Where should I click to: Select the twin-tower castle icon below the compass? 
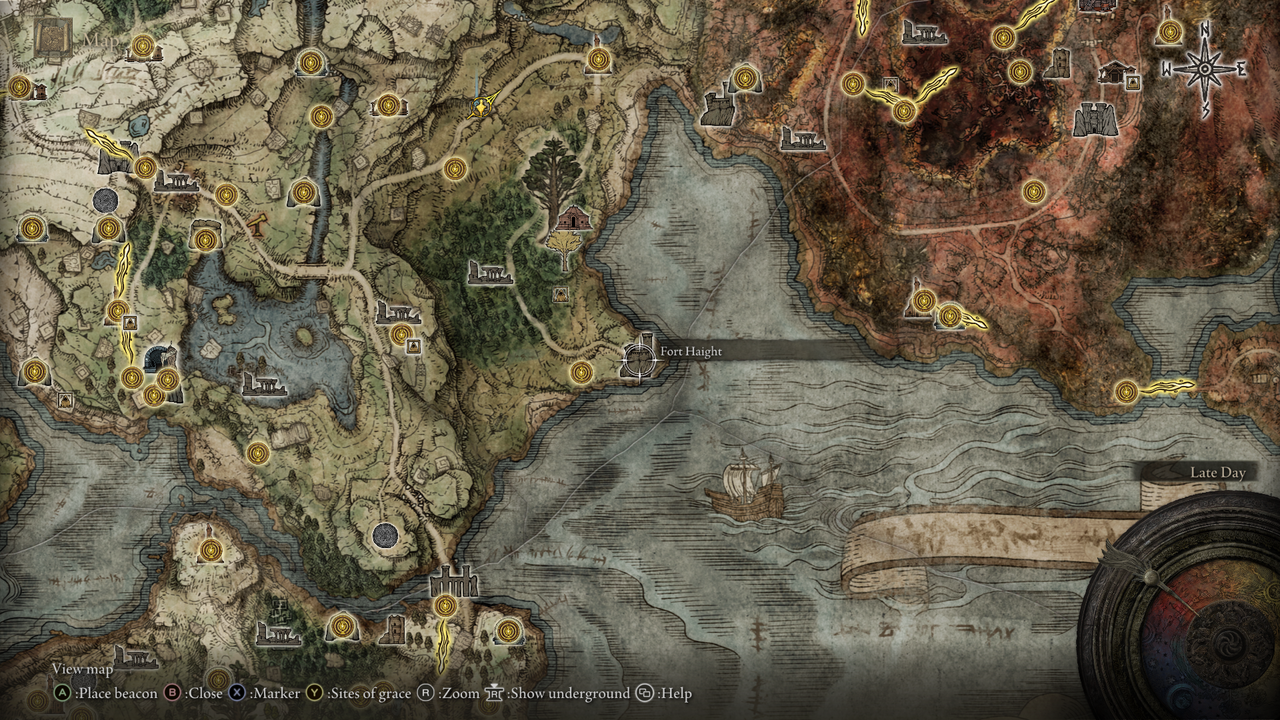[x=1095, y=119]
